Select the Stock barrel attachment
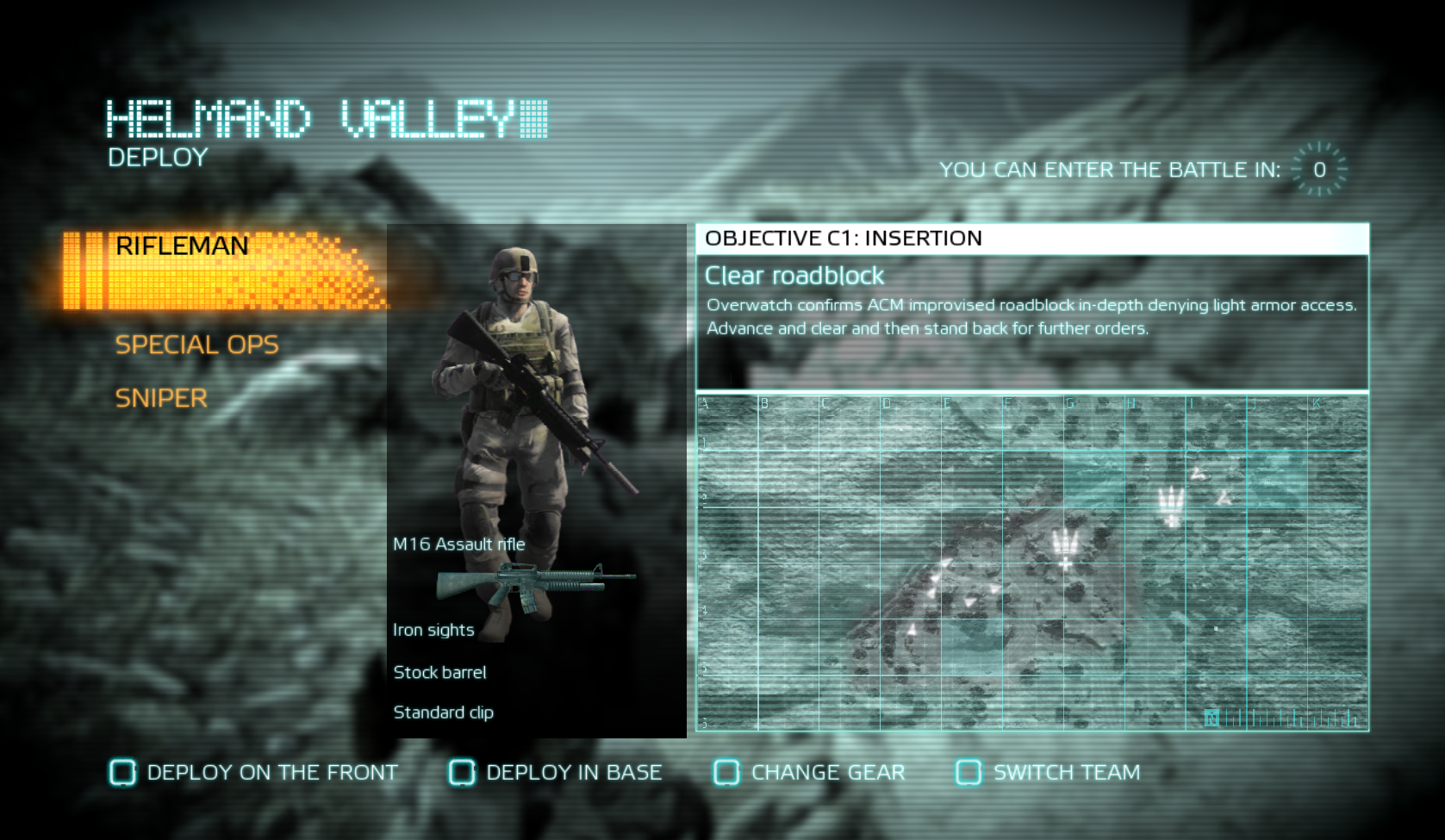The image size is (1445, 840). (x=439, y=672)
